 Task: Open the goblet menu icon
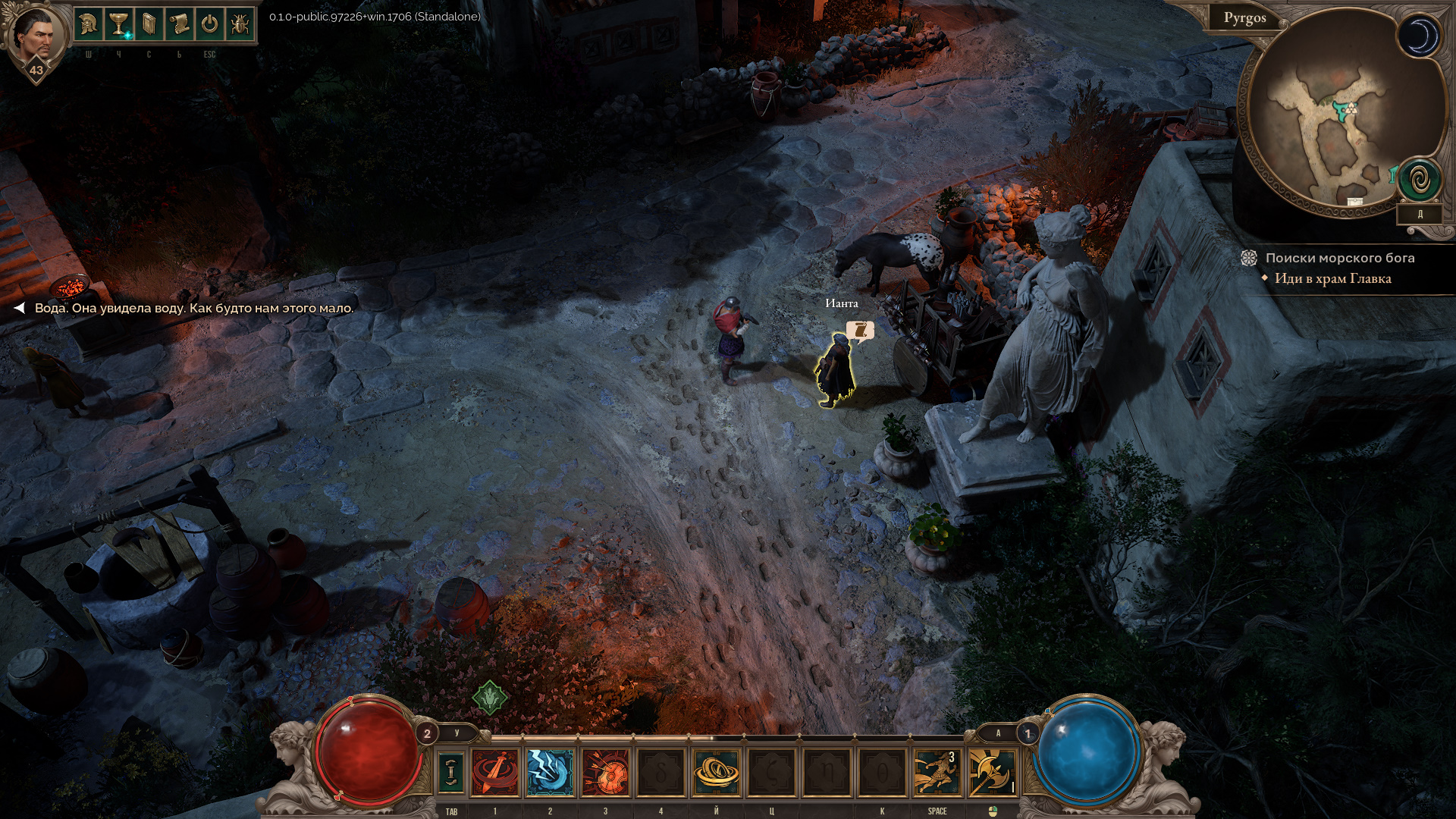point(119,24)
